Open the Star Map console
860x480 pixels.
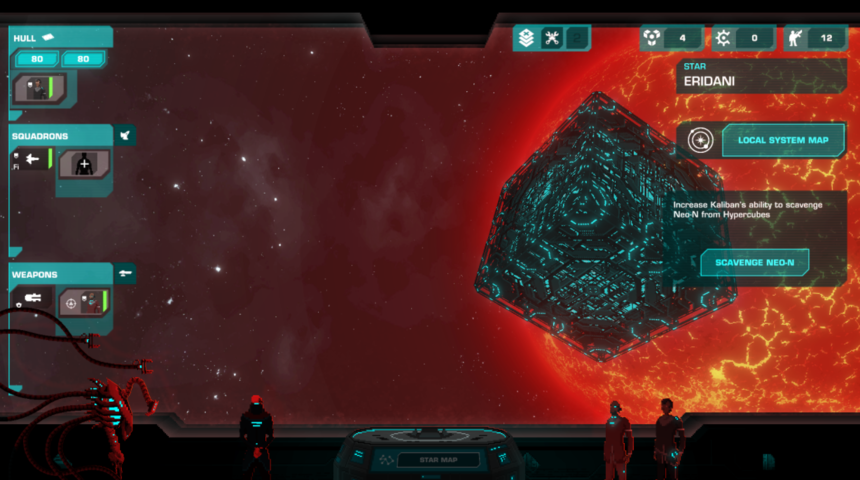coord(438,460)
